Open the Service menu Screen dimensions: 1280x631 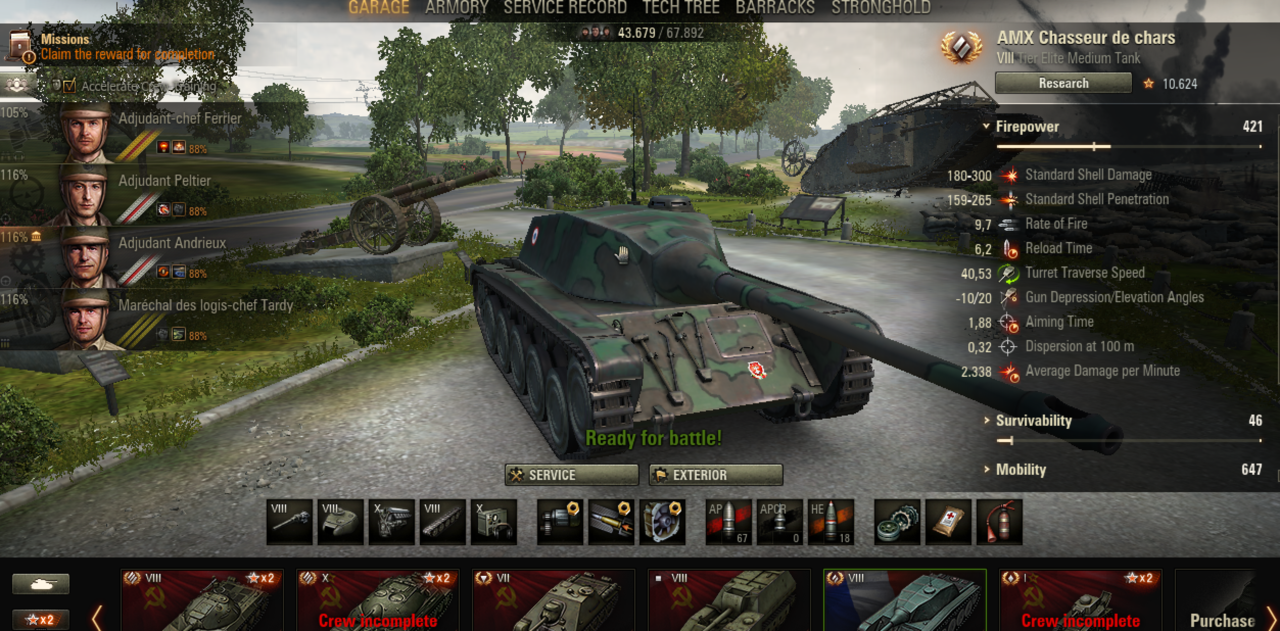[572, 475]
